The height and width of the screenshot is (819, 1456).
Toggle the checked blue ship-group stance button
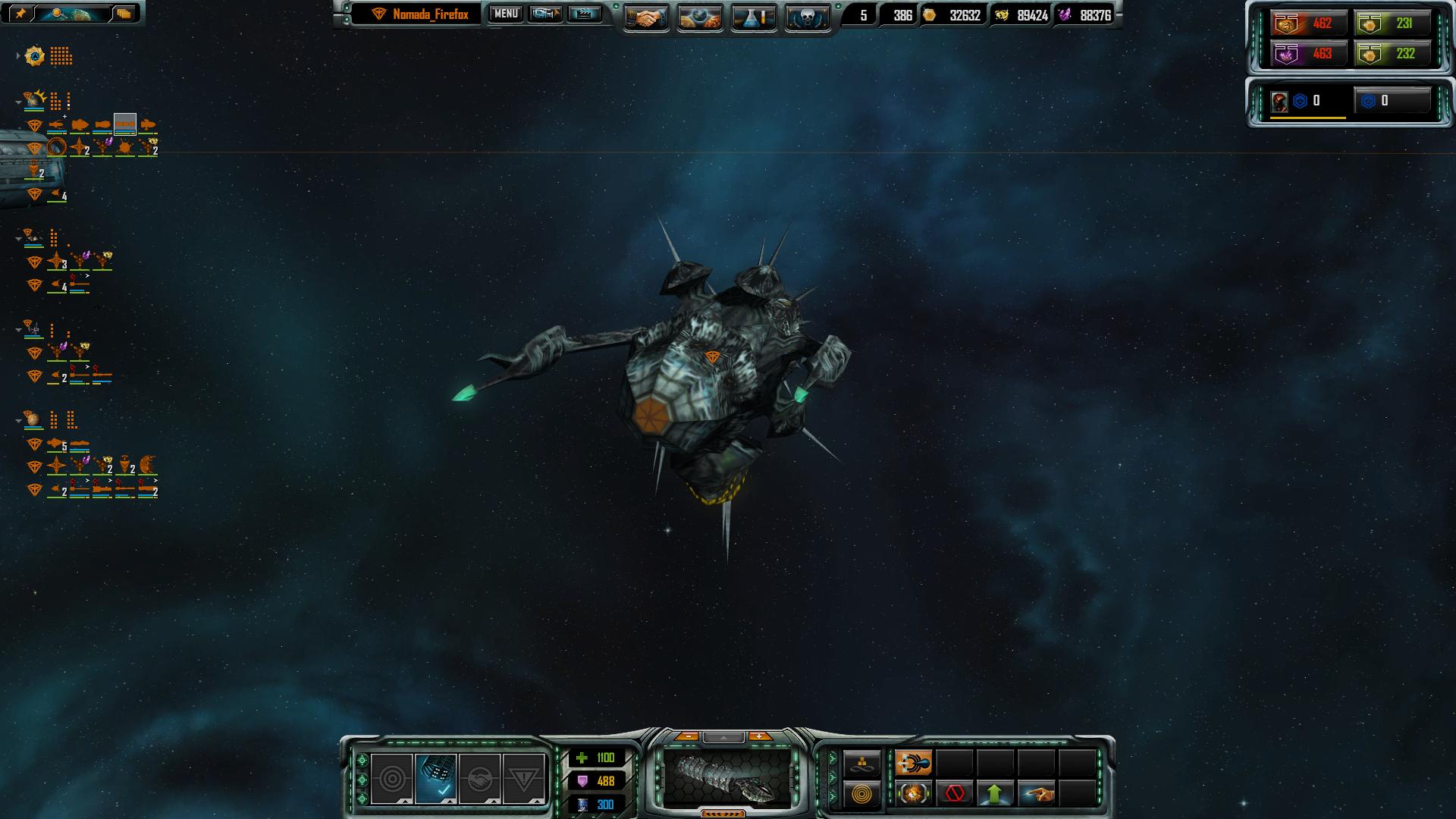(436, 779)
